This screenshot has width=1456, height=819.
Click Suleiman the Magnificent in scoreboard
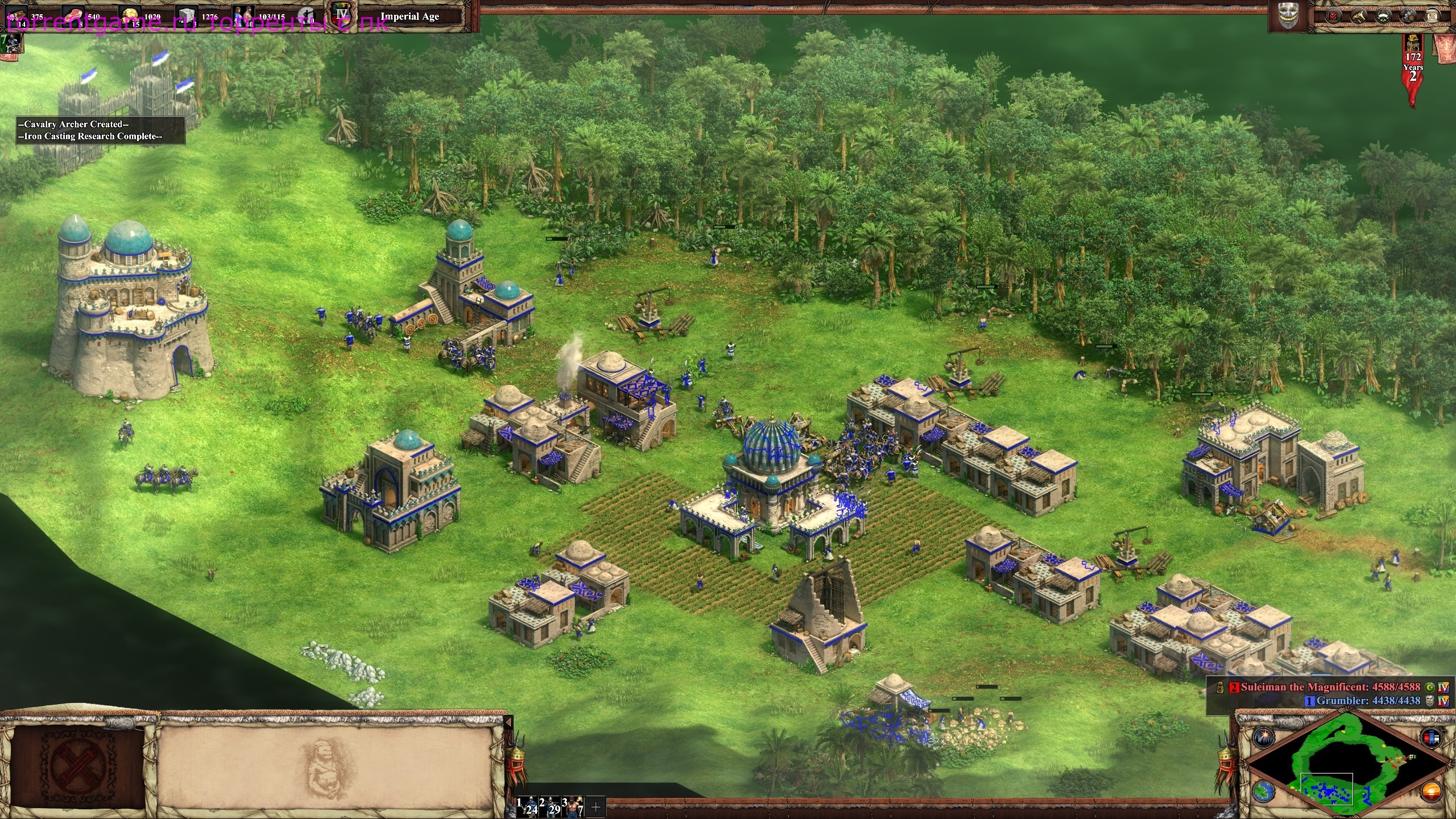[x=1330, y=687]
